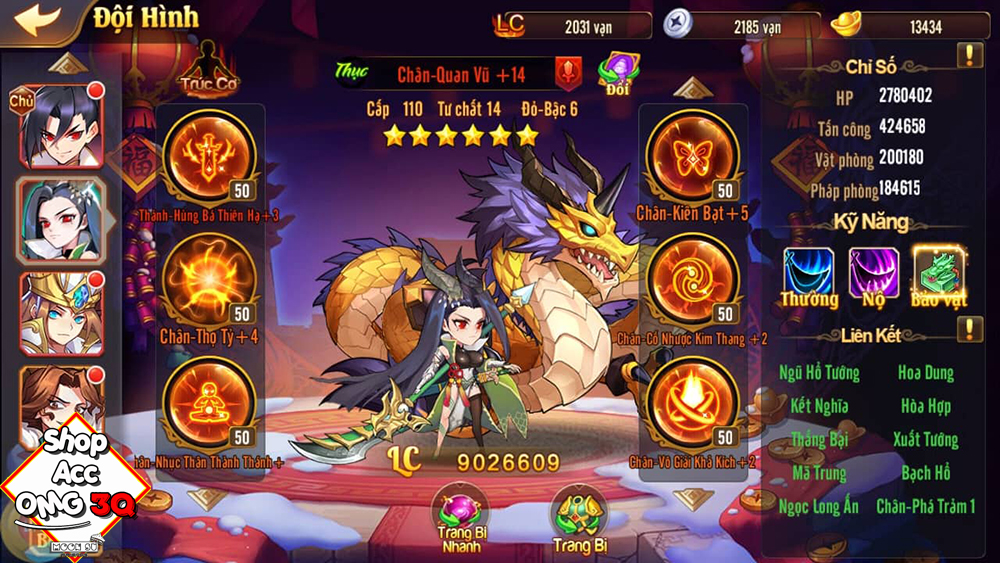1000x563 pixels.
Task: Open Liên Kết bond details exclamation button
Action: (x=970, y=328)
